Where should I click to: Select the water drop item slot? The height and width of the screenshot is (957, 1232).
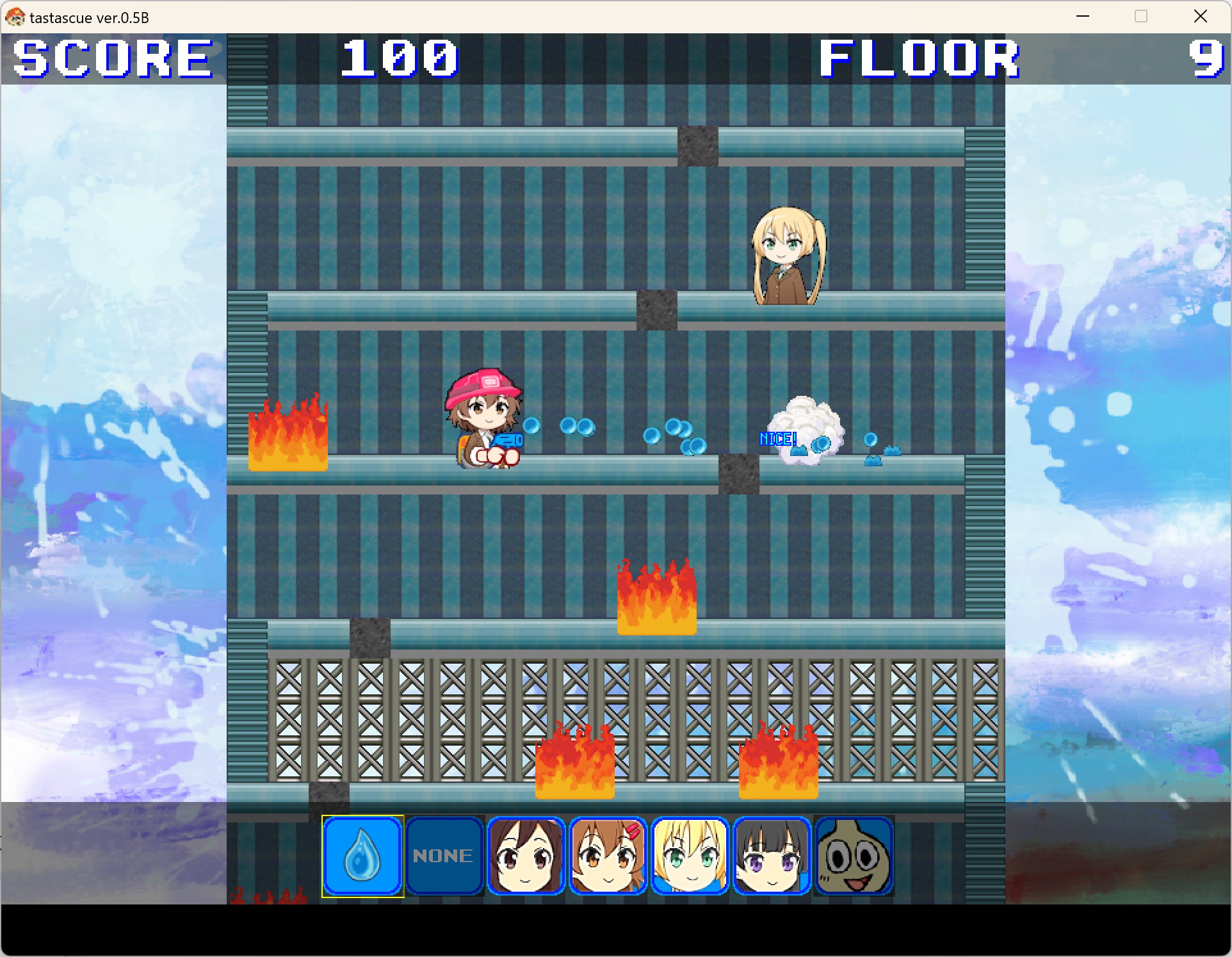click(x=362, y=856)
